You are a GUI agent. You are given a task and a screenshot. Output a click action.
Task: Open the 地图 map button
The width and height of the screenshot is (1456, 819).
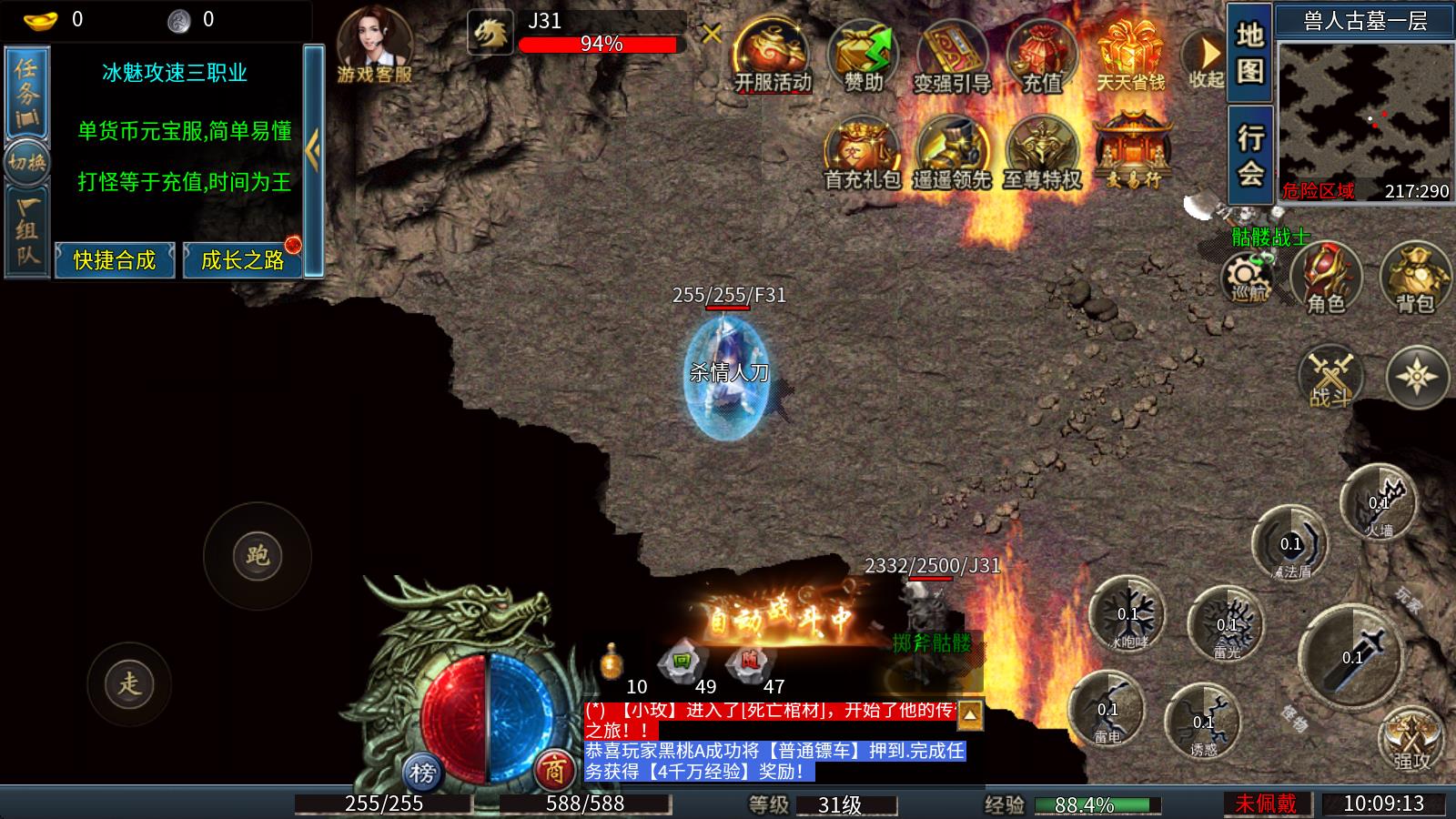pos(1249,51)
